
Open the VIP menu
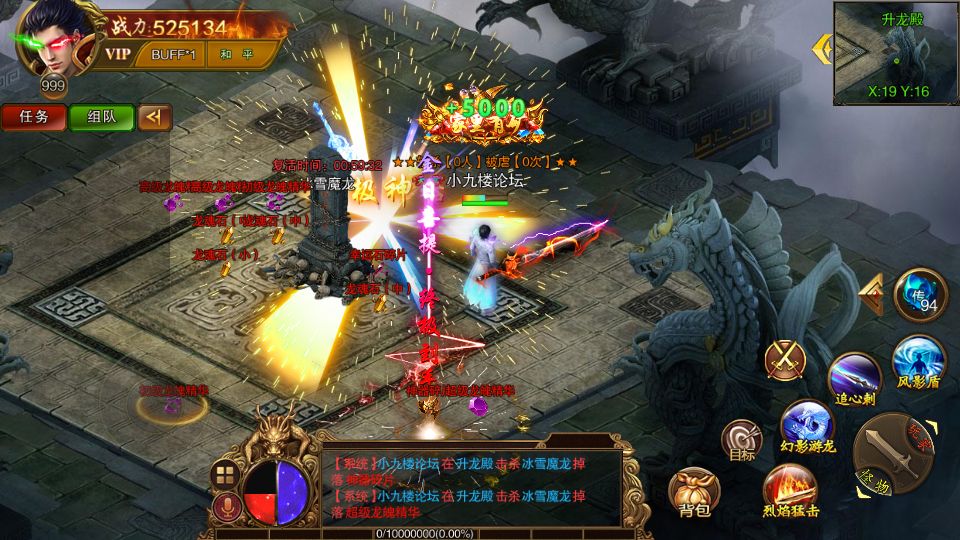pos(119,53)
